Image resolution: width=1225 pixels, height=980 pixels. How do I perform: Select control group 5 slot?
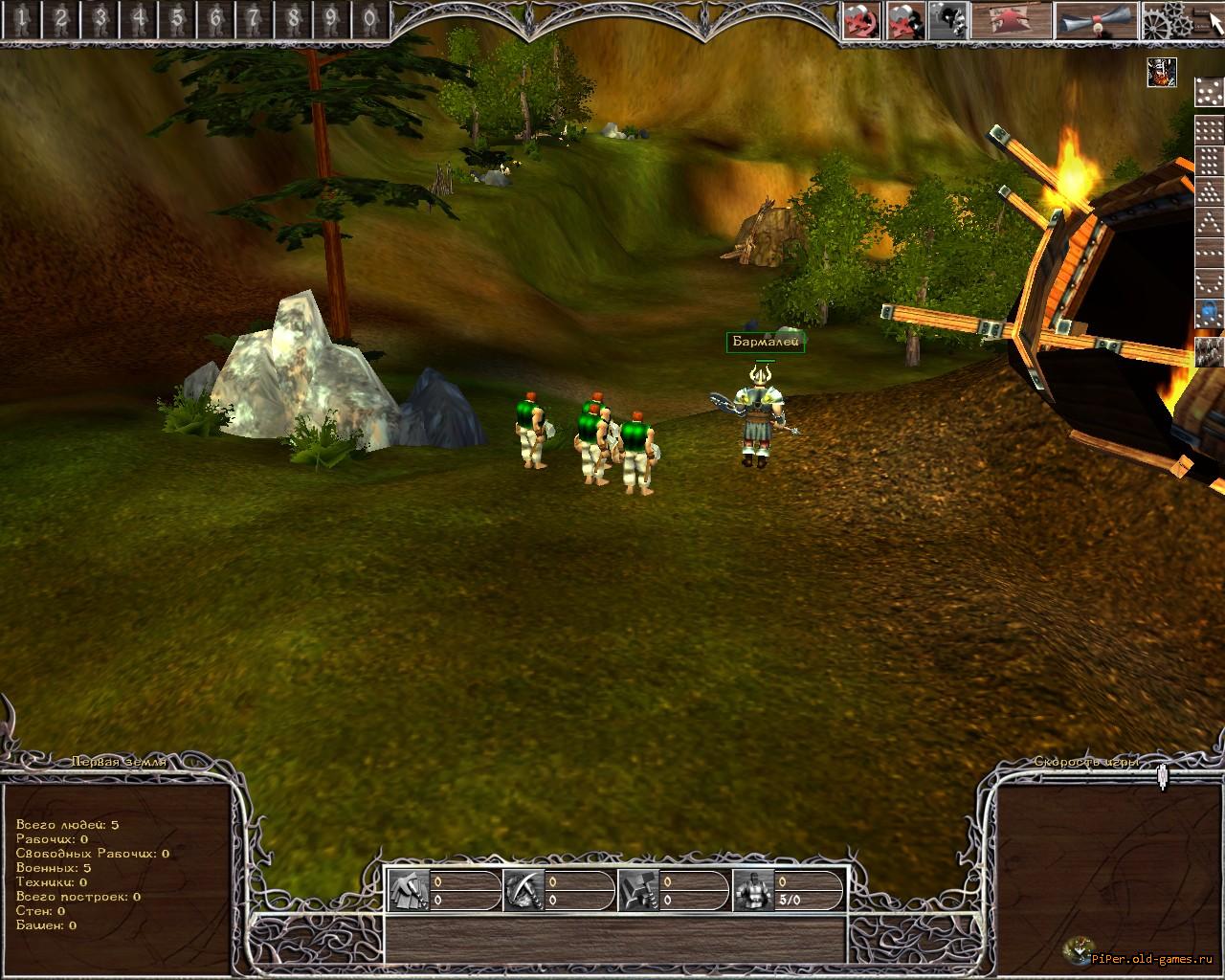(176, 18)
